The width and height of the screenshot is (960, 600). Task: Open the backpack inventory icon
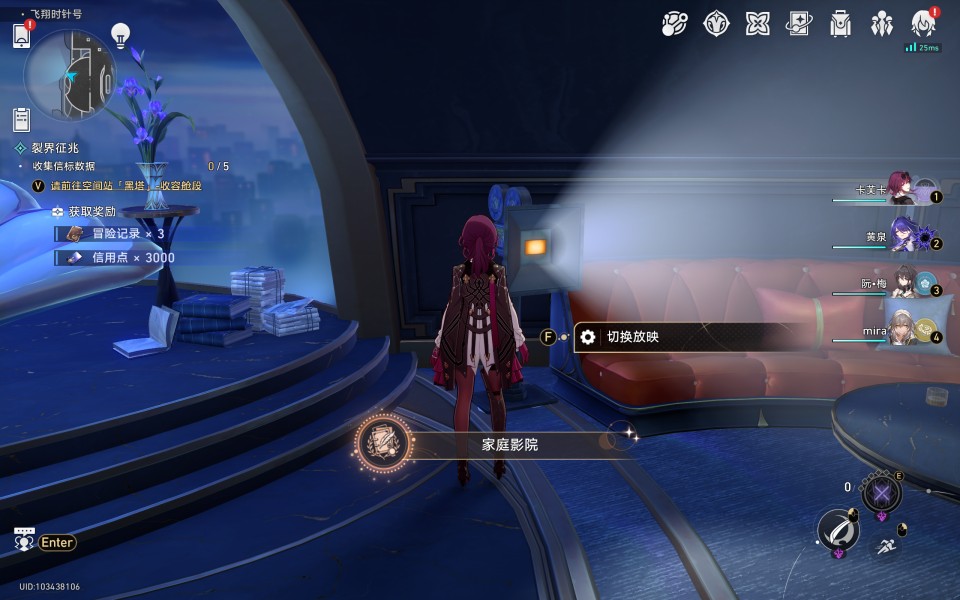point(840,24)
